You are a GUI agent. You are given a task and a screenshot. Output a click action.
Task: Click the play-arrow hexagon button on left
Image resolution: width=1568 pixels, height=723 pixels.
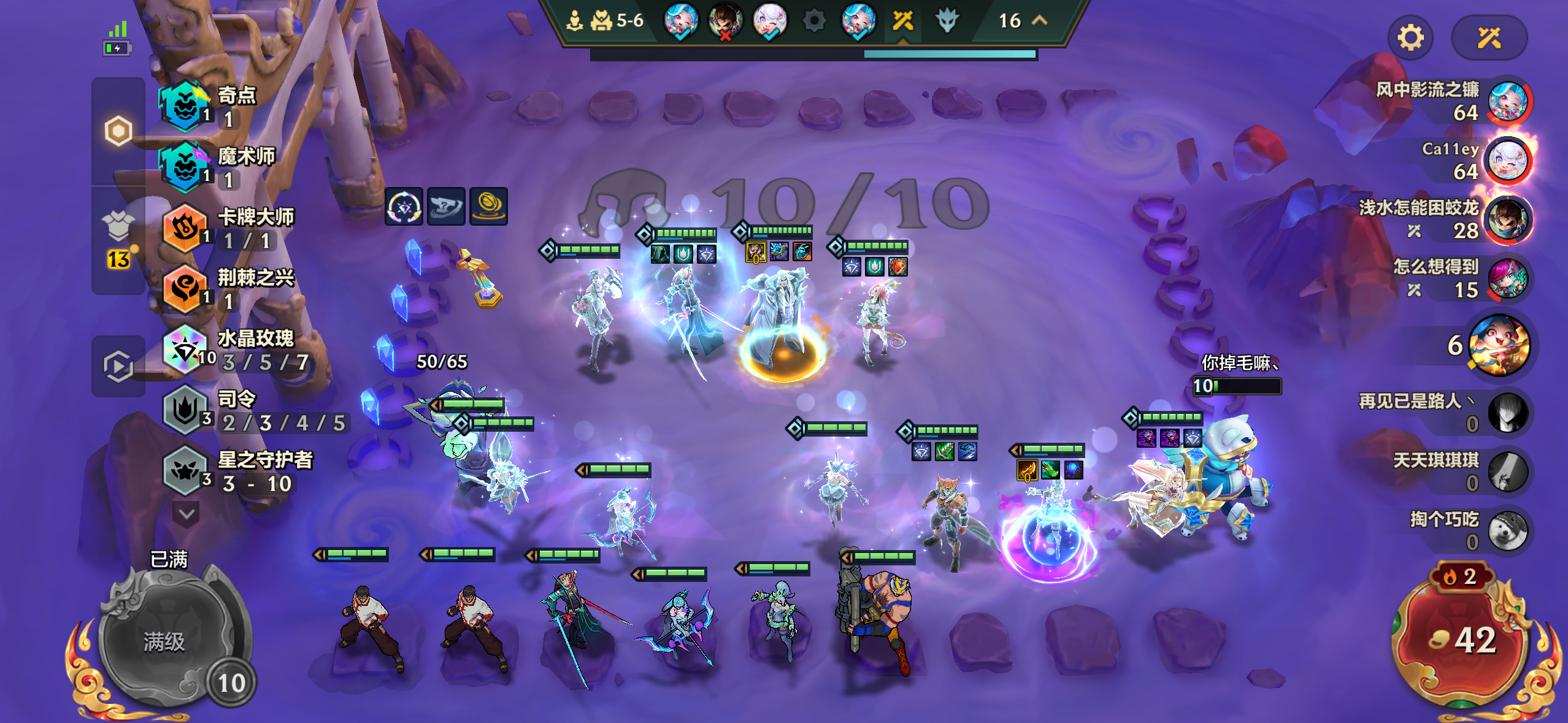coord(118,366)
